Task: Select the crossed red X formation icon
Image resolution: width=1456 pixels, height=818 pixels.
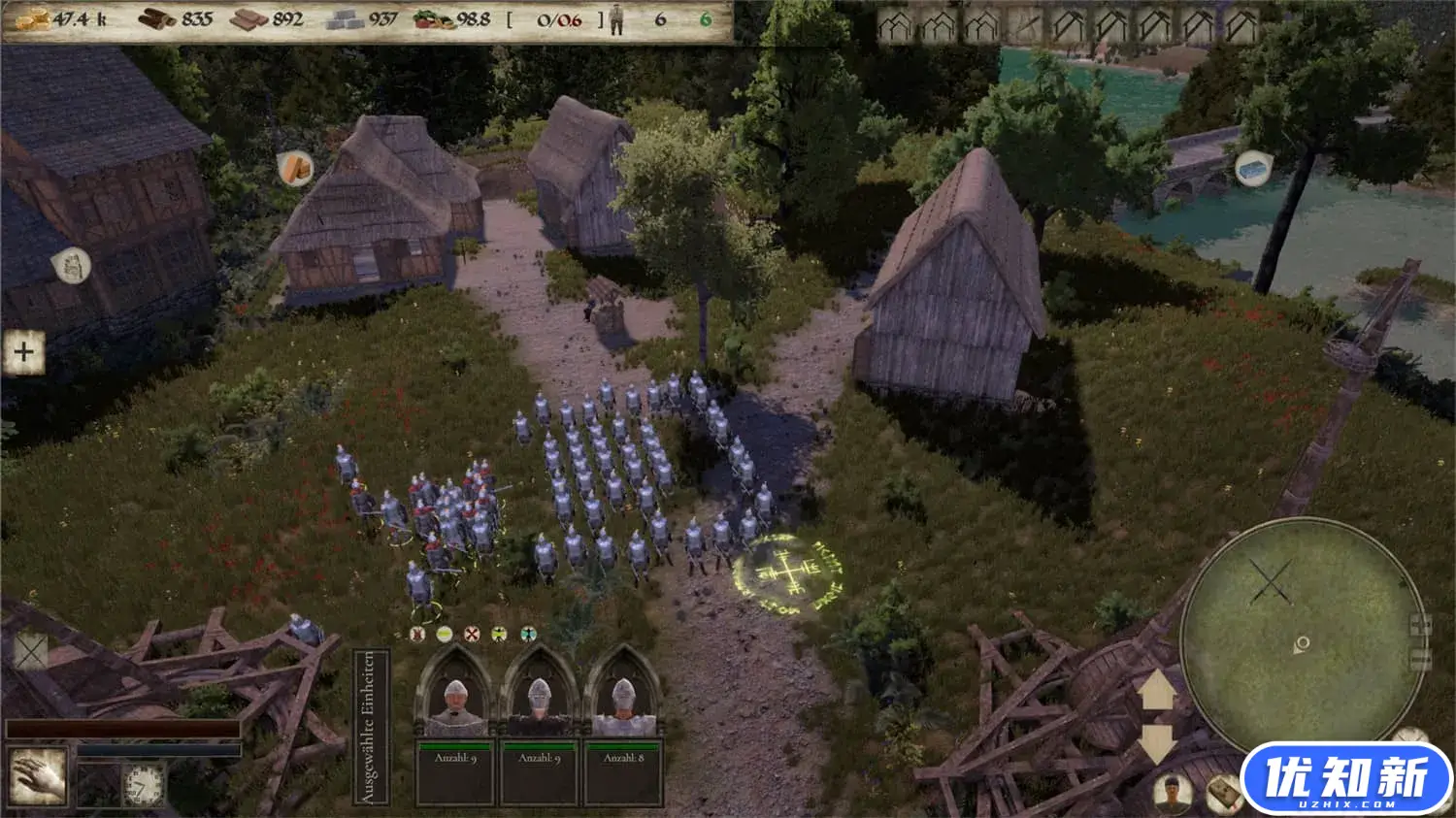Action: coord(472,635)
